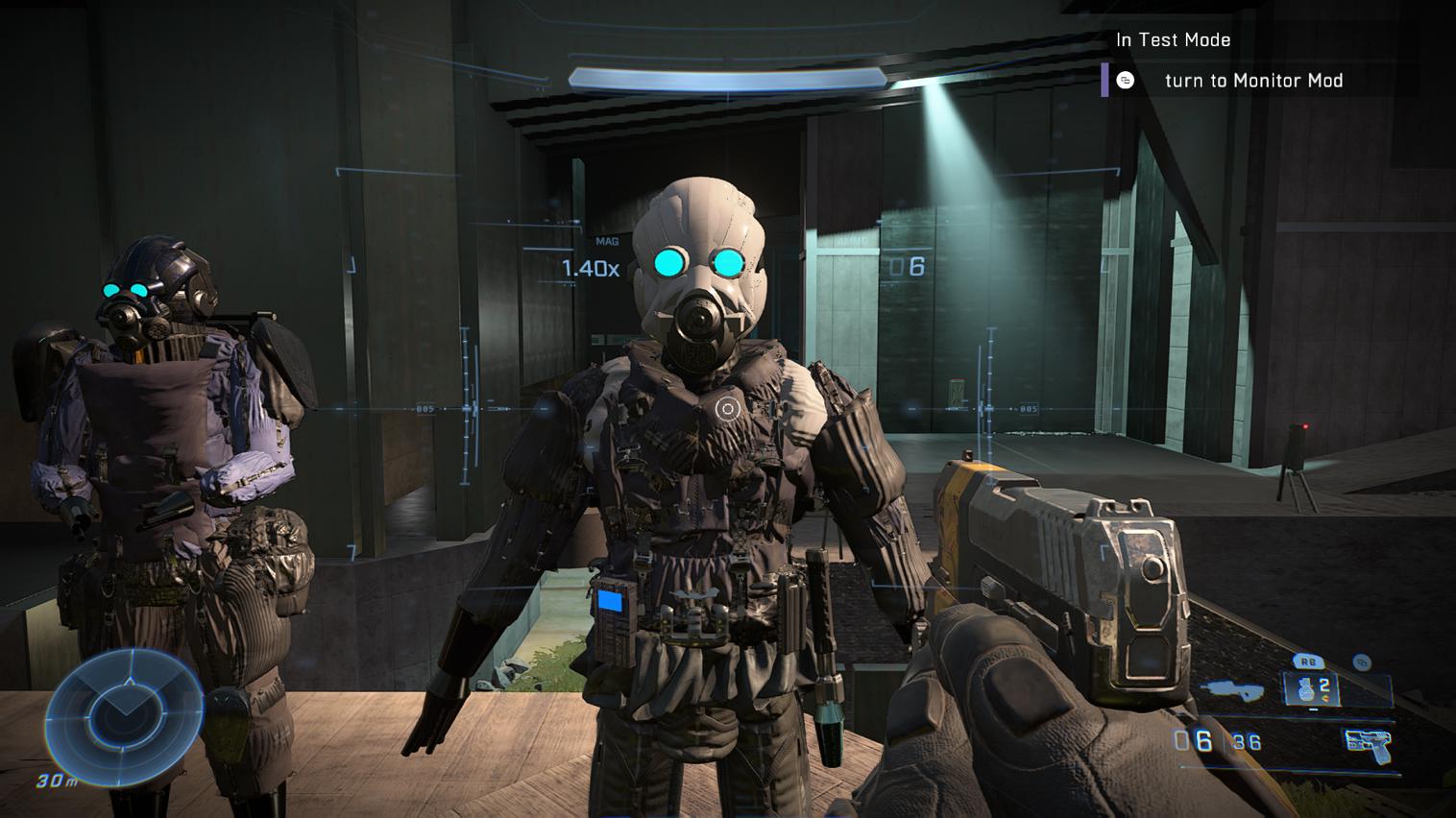Viewport: 1456px width, 818px height.
Task: Select the frag grenade slot
Action: pyautogui.click(x=1312, y=688)
